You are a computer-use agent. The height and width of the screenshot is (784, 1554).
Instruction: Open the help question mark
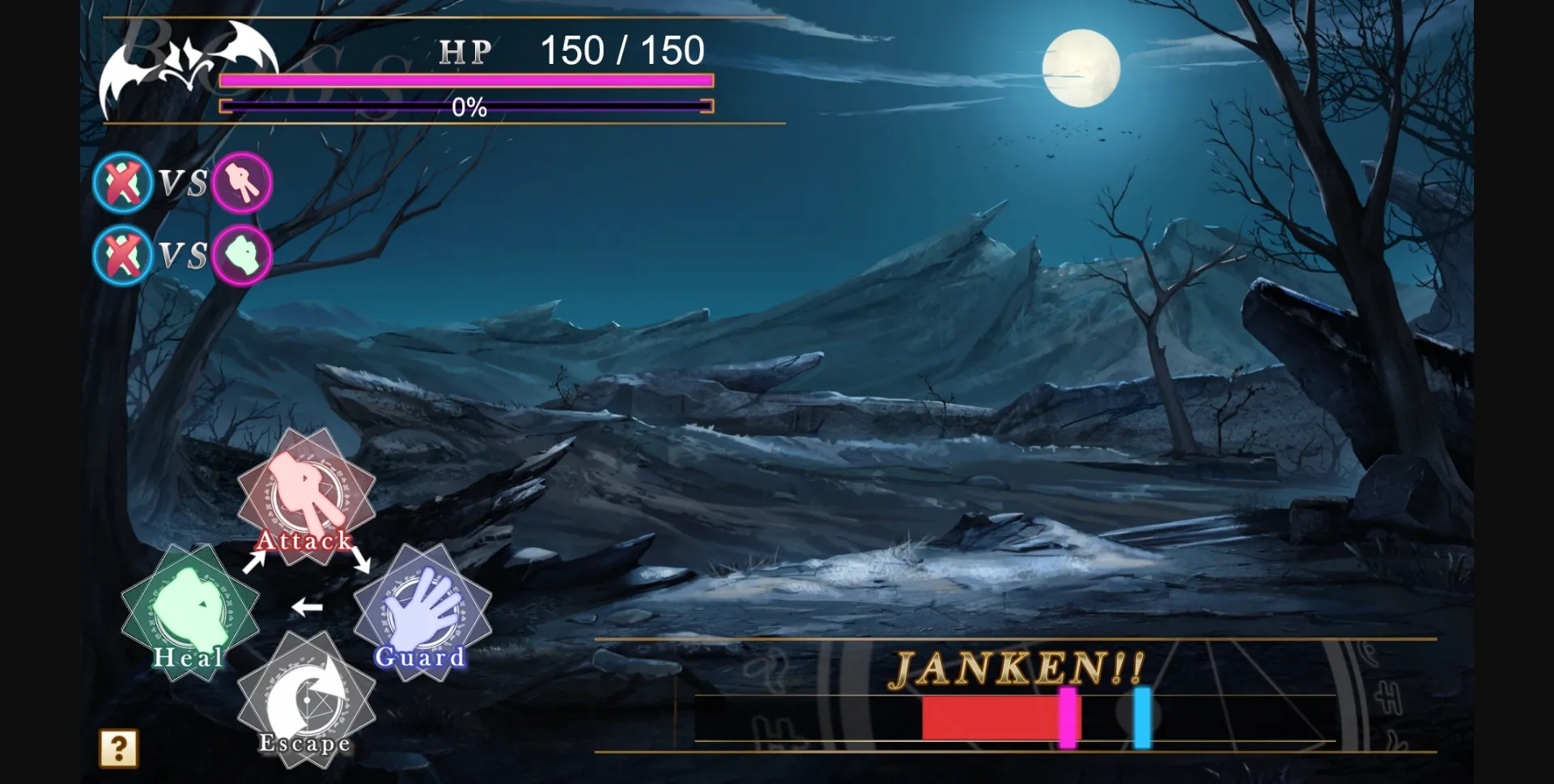point(117,748)
